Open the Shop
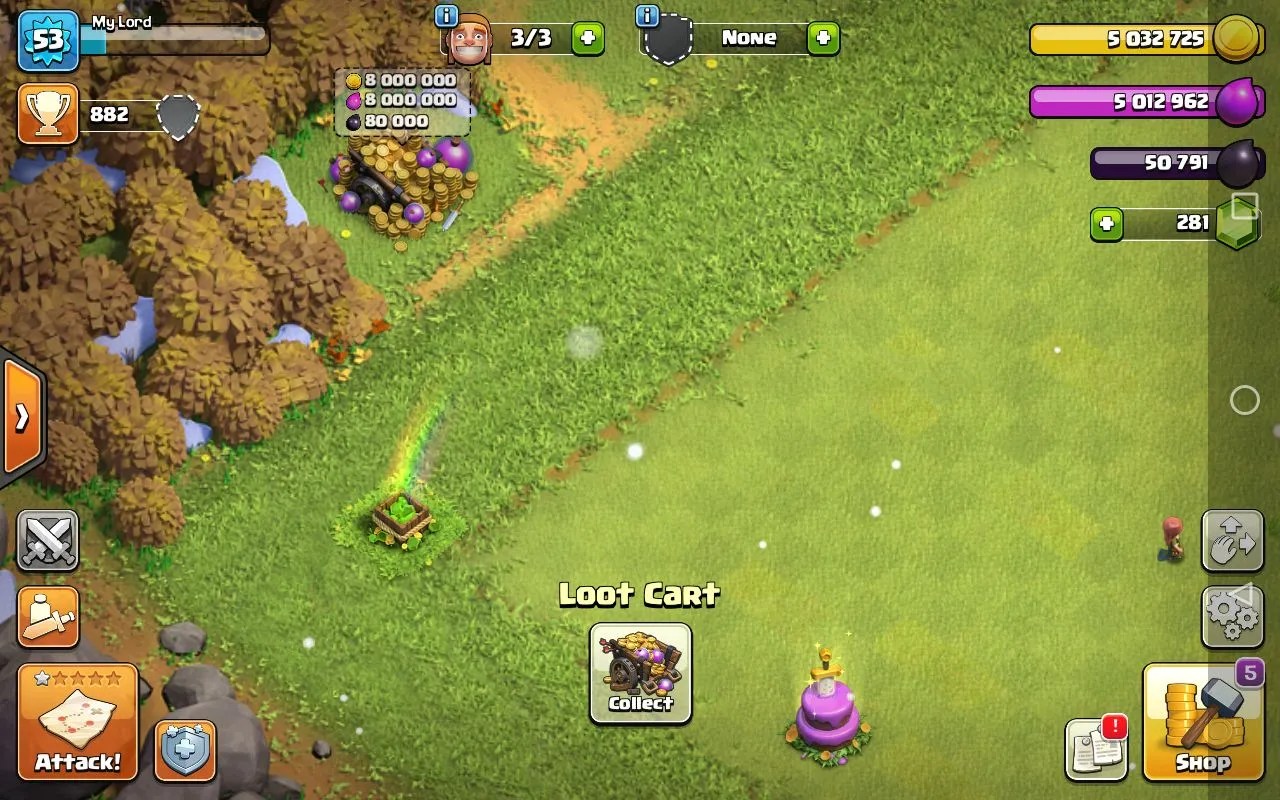The height and width of the screenshot is (800, 1280). pos(1202,721)
